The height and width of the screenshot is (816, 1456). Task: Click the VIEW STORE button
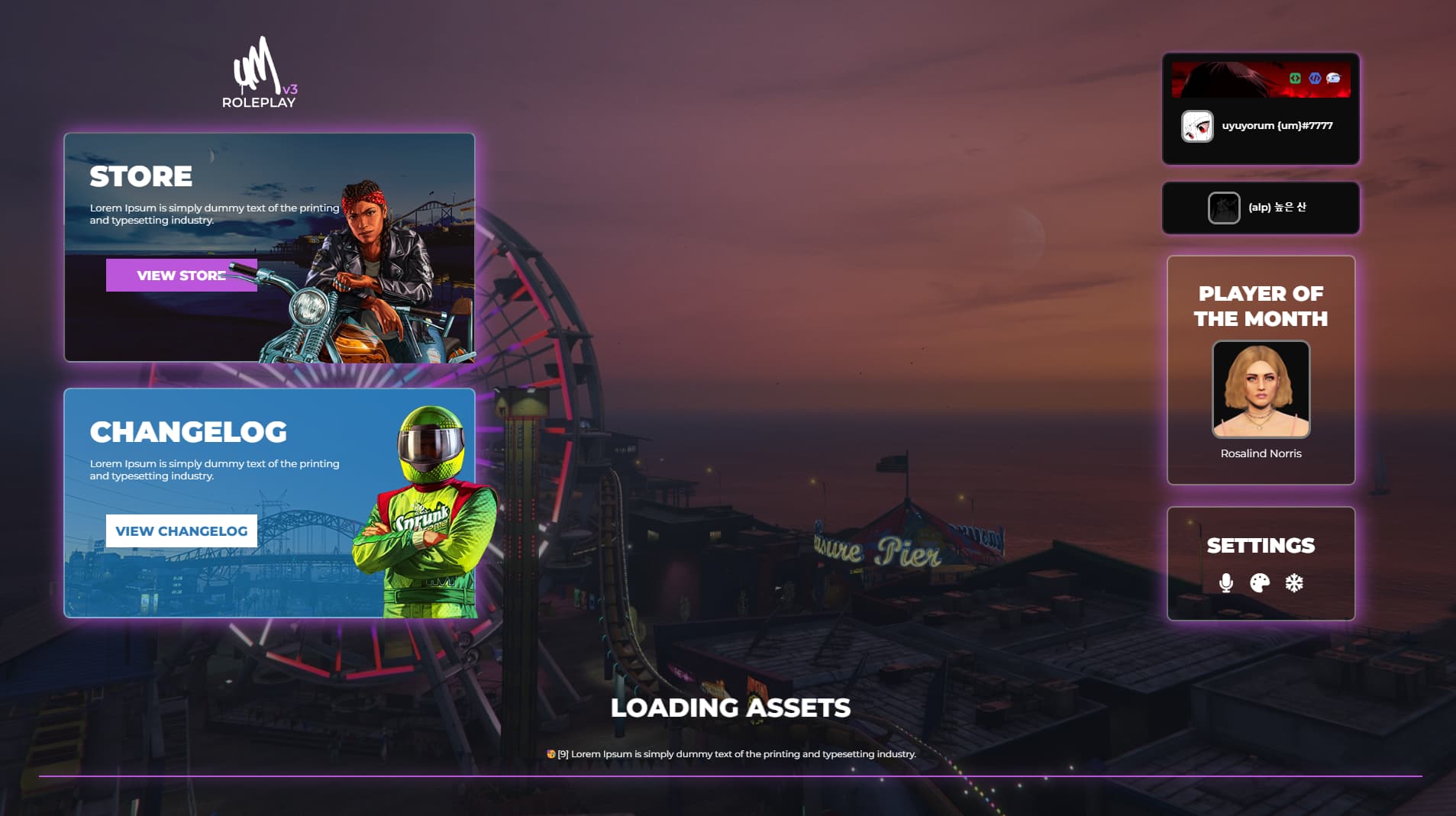(x=181, y=275)
